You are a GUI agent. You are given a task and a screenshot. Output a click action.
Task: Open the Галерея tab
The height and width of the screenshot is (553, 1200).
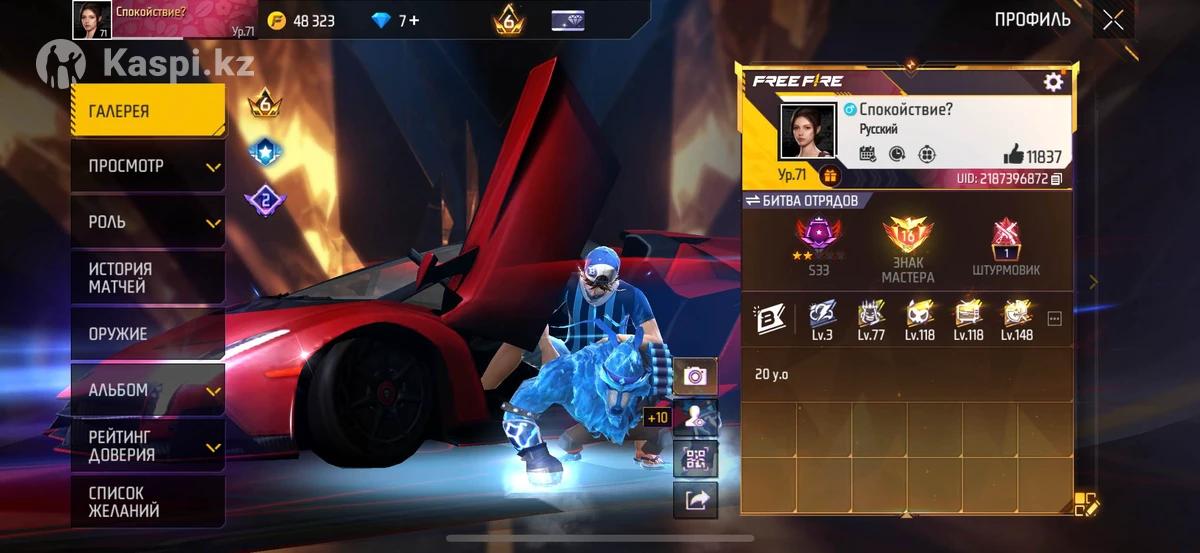point(148,111)
